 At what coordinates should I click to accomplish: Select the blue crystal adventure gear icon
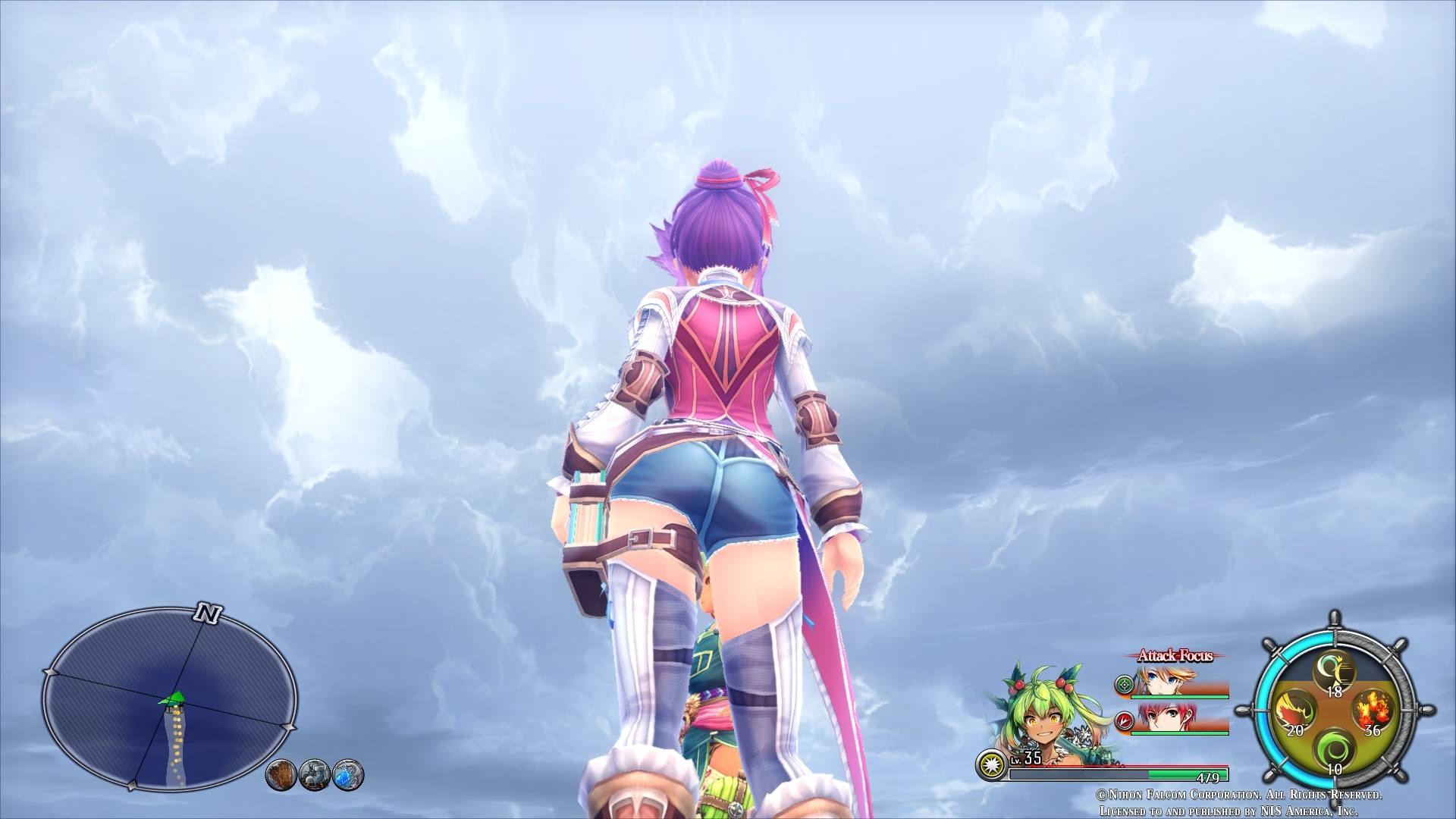click(x=348, y=774)
